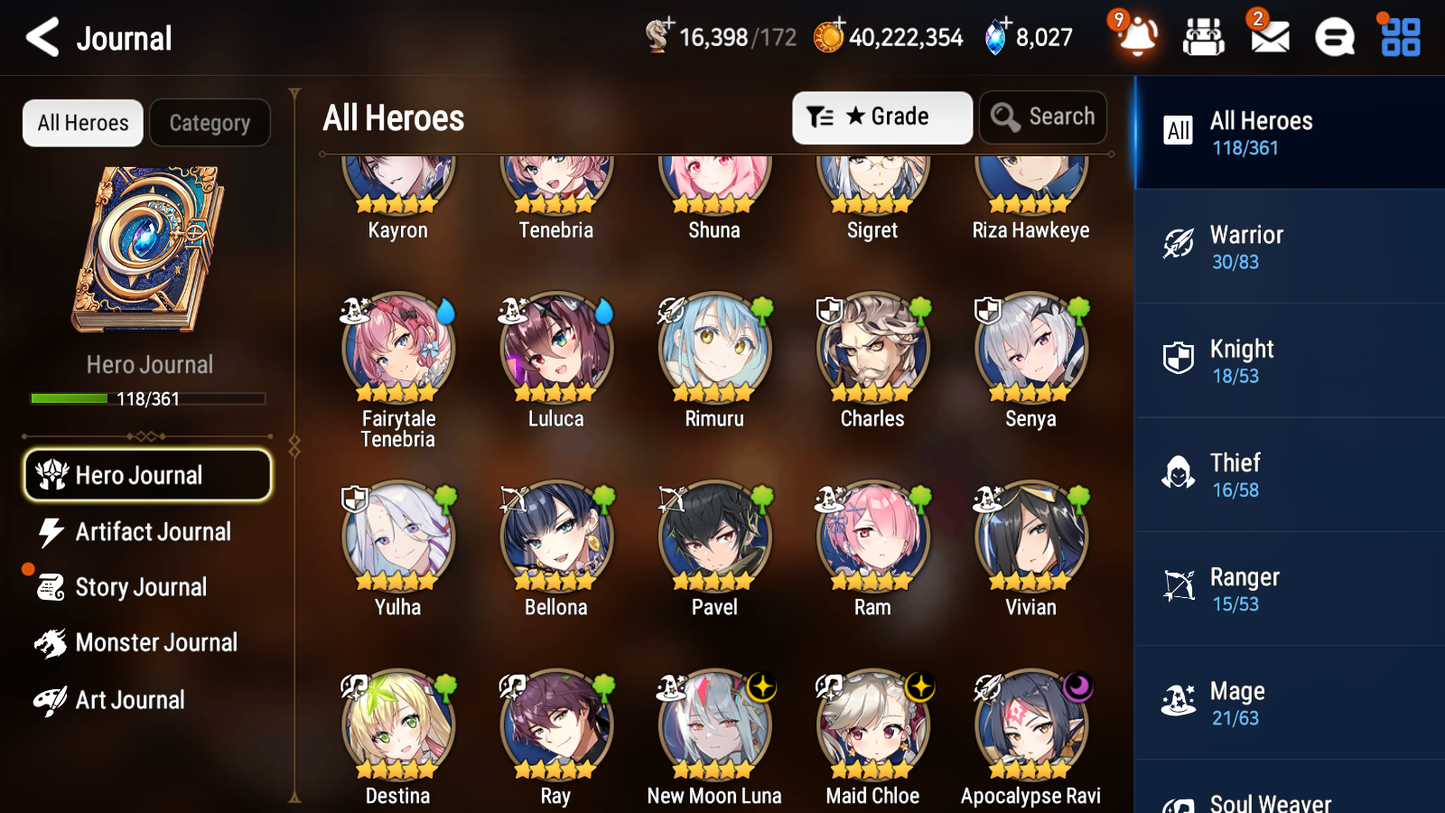This screenshot has height=813, width=1445.
Task: Click the Hero Journal progress bar
Action: tap(150, 398)
